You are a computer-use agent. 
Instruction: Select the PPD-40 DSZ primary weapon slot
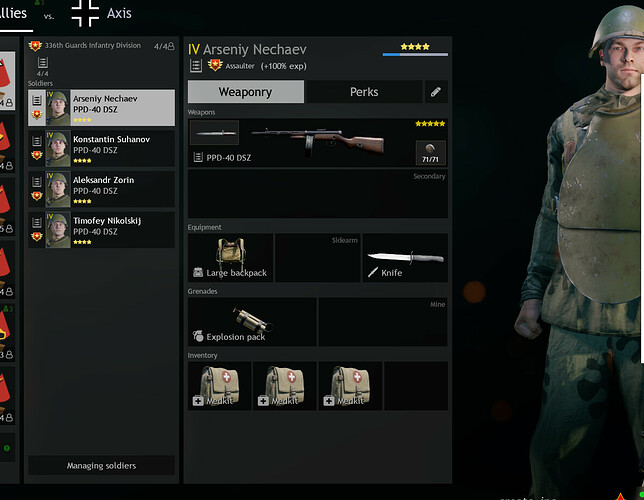(x=317, y=142)
